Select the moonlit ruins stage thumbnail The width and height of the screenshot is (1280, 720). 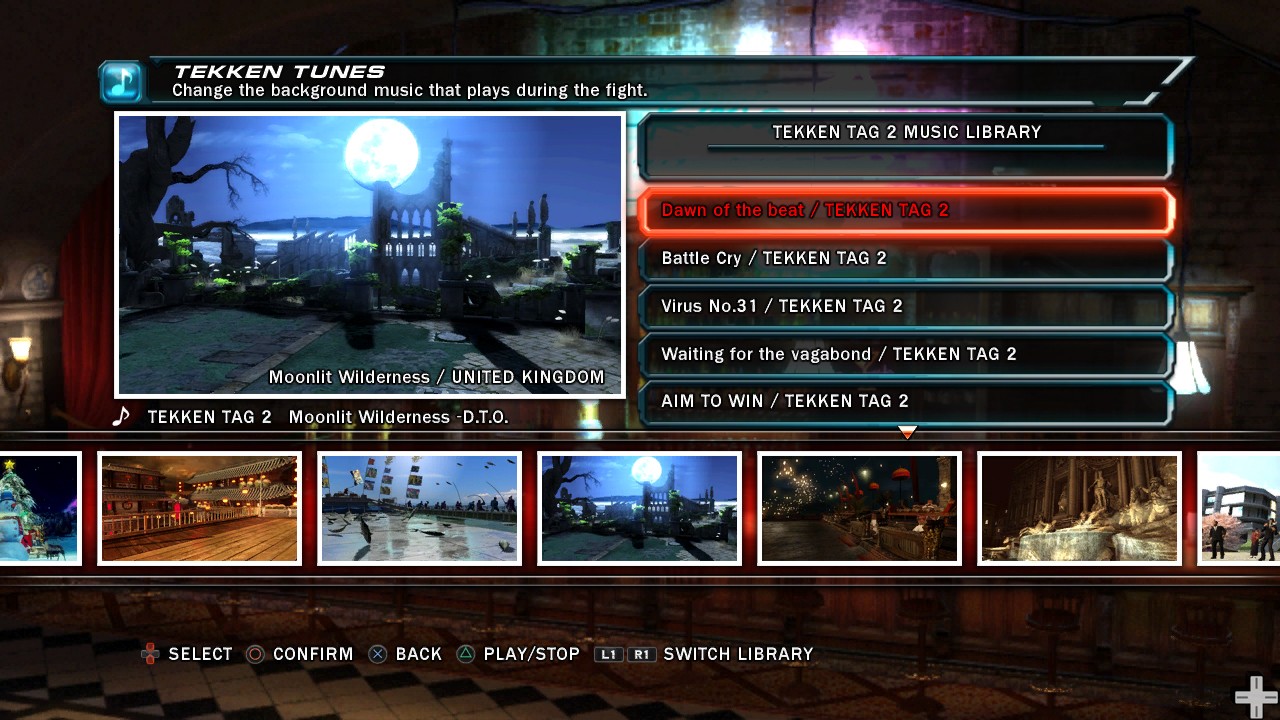click(x=639, y=508)
